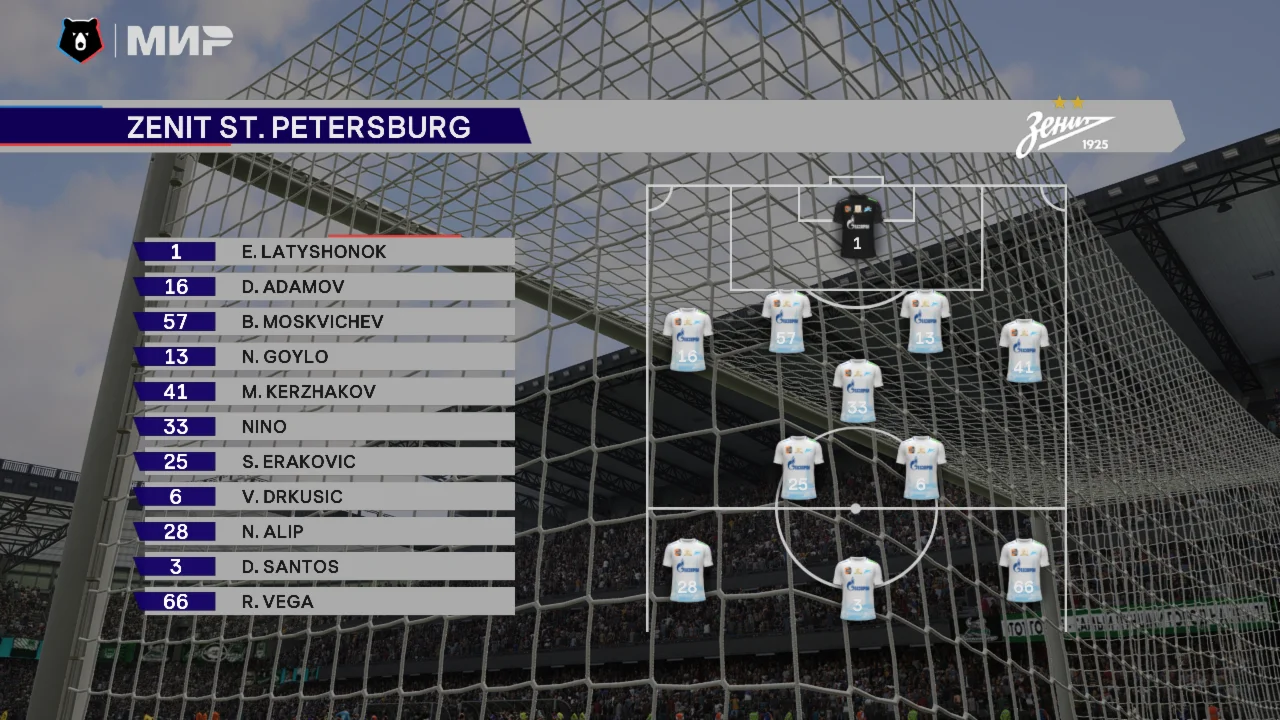Screen dimensions: 1280x720
Task: Select E. Latyshonok row in lineup list
Action: tap(325, 252)
